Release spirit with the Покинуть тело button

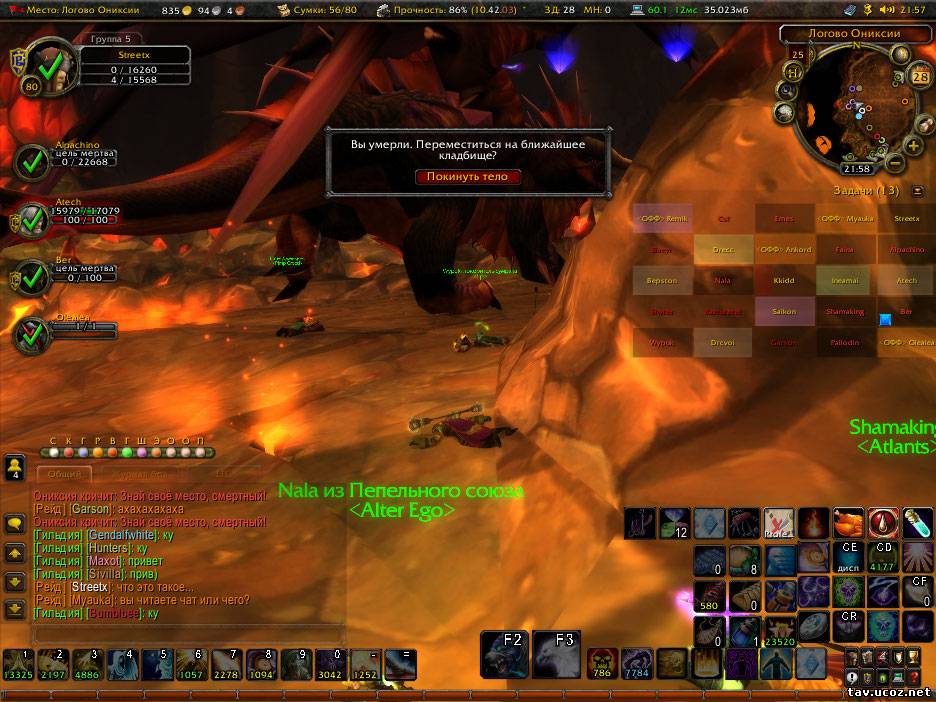(x=468, y=177)
